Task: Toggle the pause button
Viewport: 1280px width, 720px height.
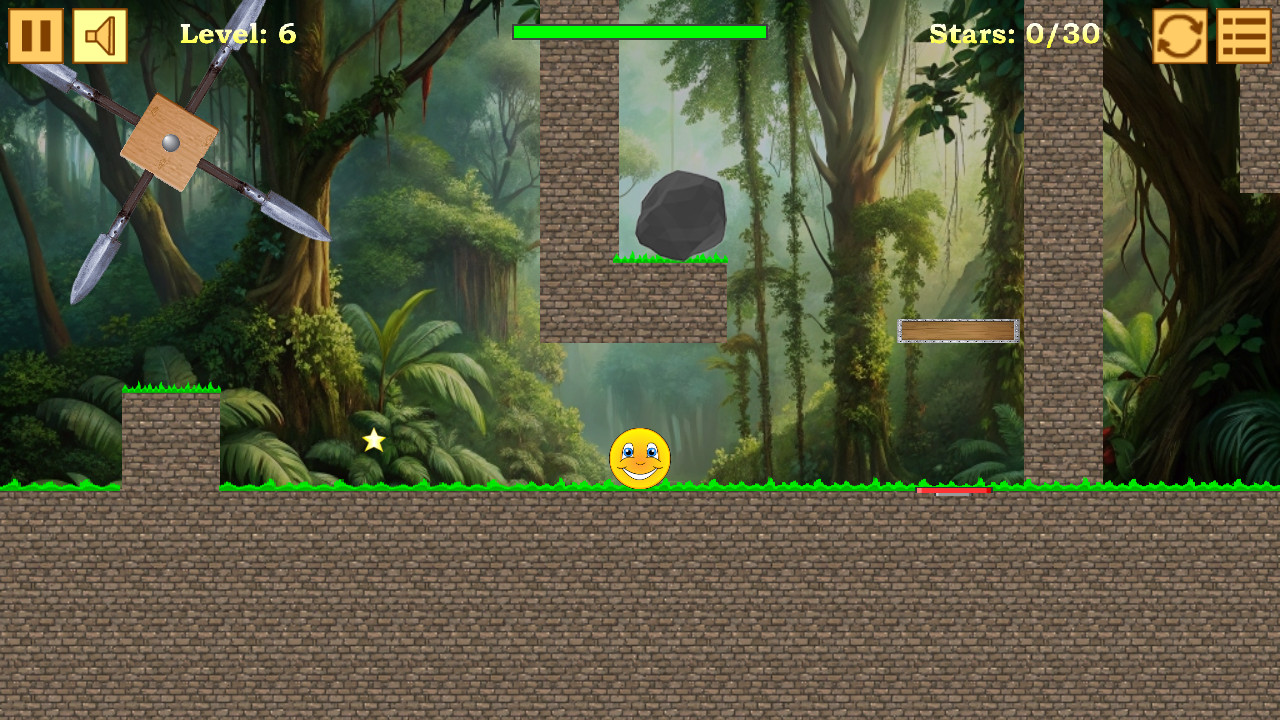Action: 36,36
